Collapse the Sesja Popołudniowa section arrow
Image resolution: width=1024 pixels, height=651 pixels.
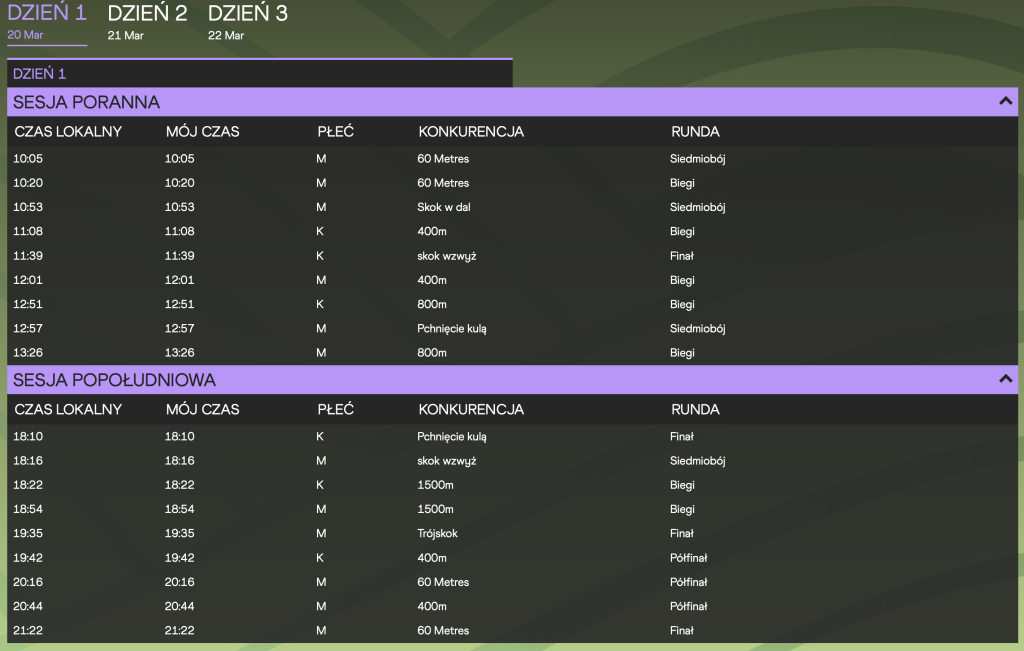click(x=1005, y=379)
